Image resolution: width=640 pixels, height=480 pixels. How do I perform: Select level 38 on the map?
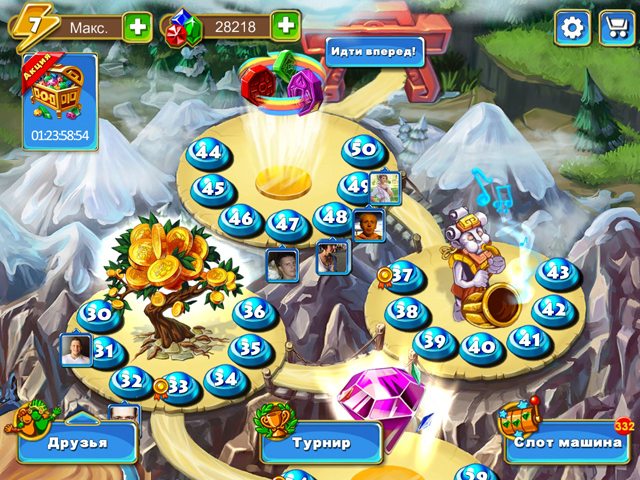406,312
